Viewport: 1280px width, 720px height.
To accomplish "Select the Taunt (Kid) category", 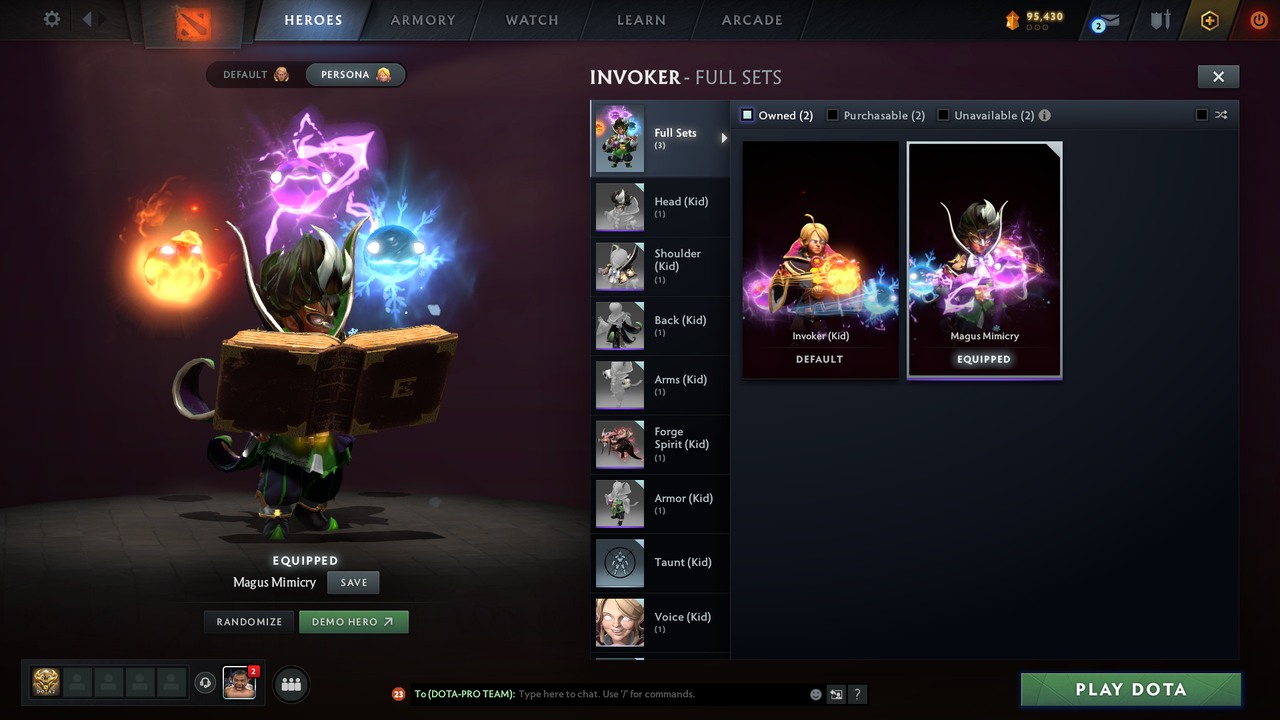I will (660, 563).
